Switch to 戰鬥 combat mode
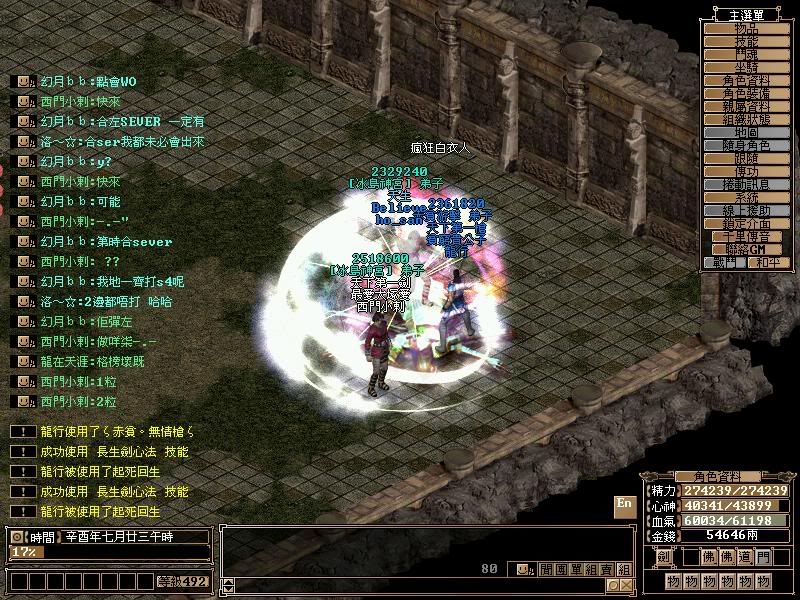Screen dimensions: 800x600 (x=726, y=262)
